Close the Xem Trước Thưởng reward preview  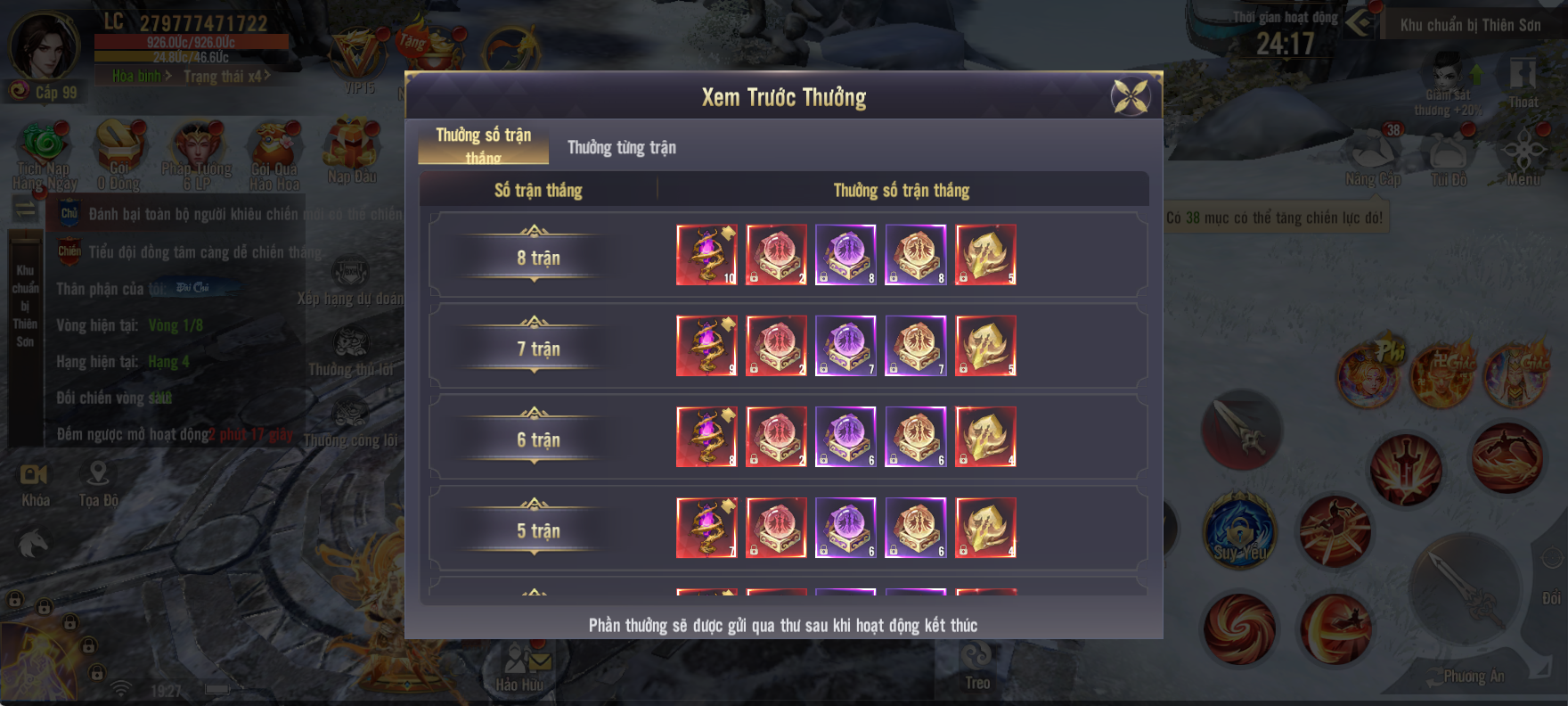coord(1131,97)
